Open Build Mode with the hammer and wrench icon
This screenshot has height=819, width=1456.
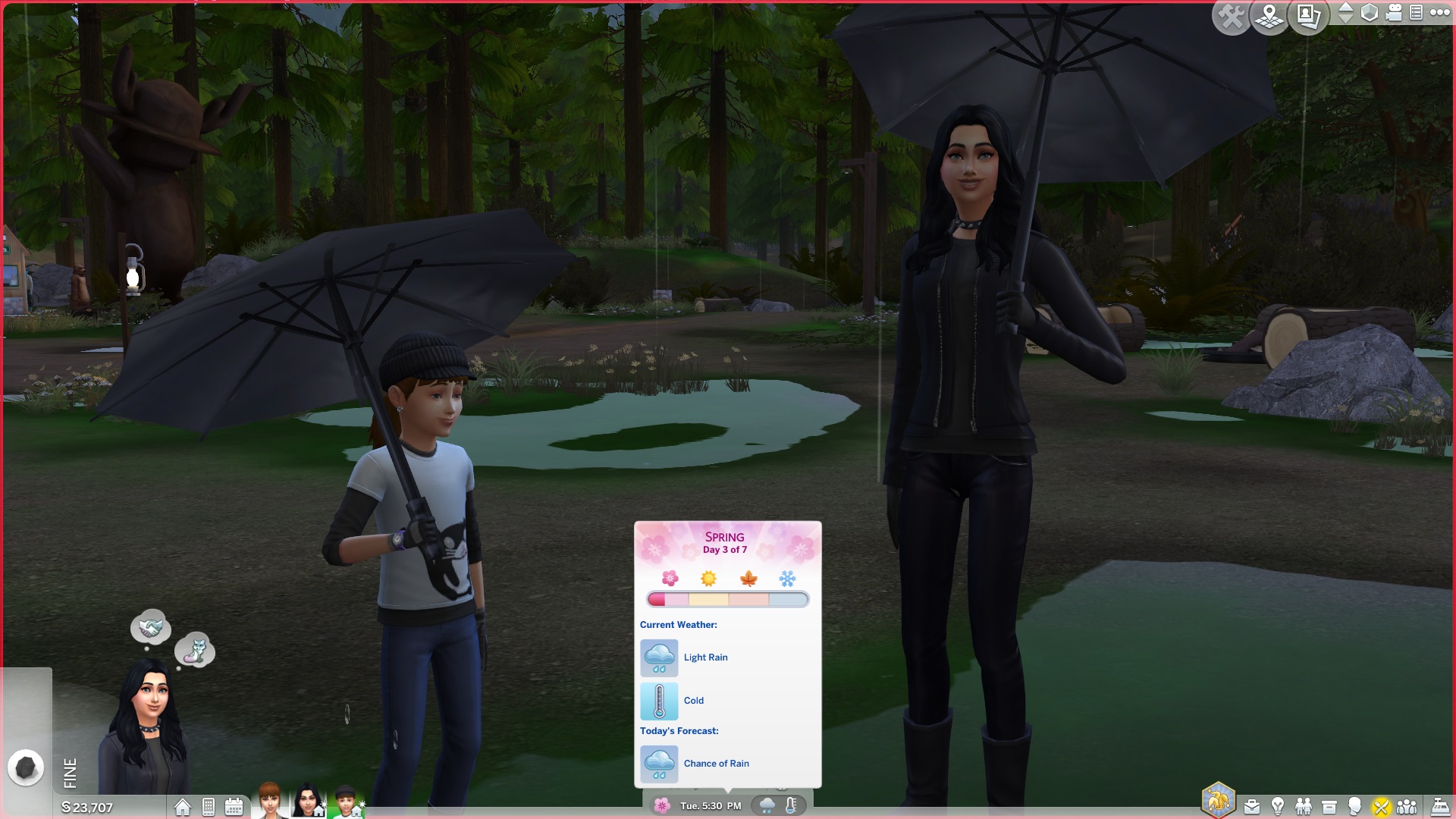1231,13
